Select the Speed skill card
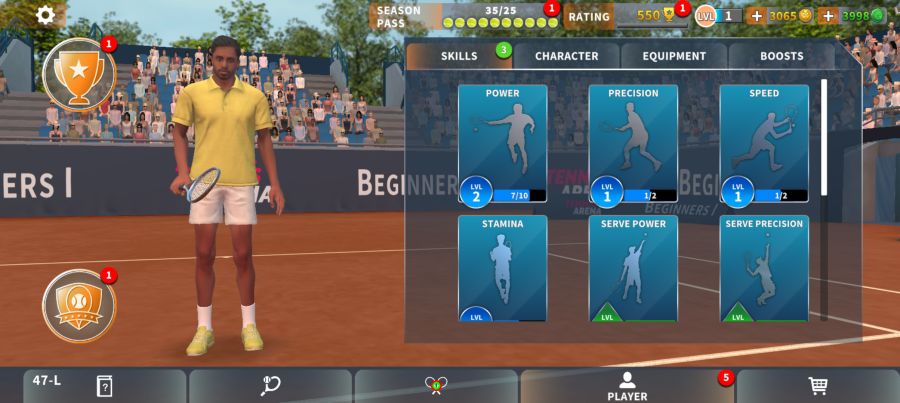The image size is (900, 403). click(x=764, y=144)
